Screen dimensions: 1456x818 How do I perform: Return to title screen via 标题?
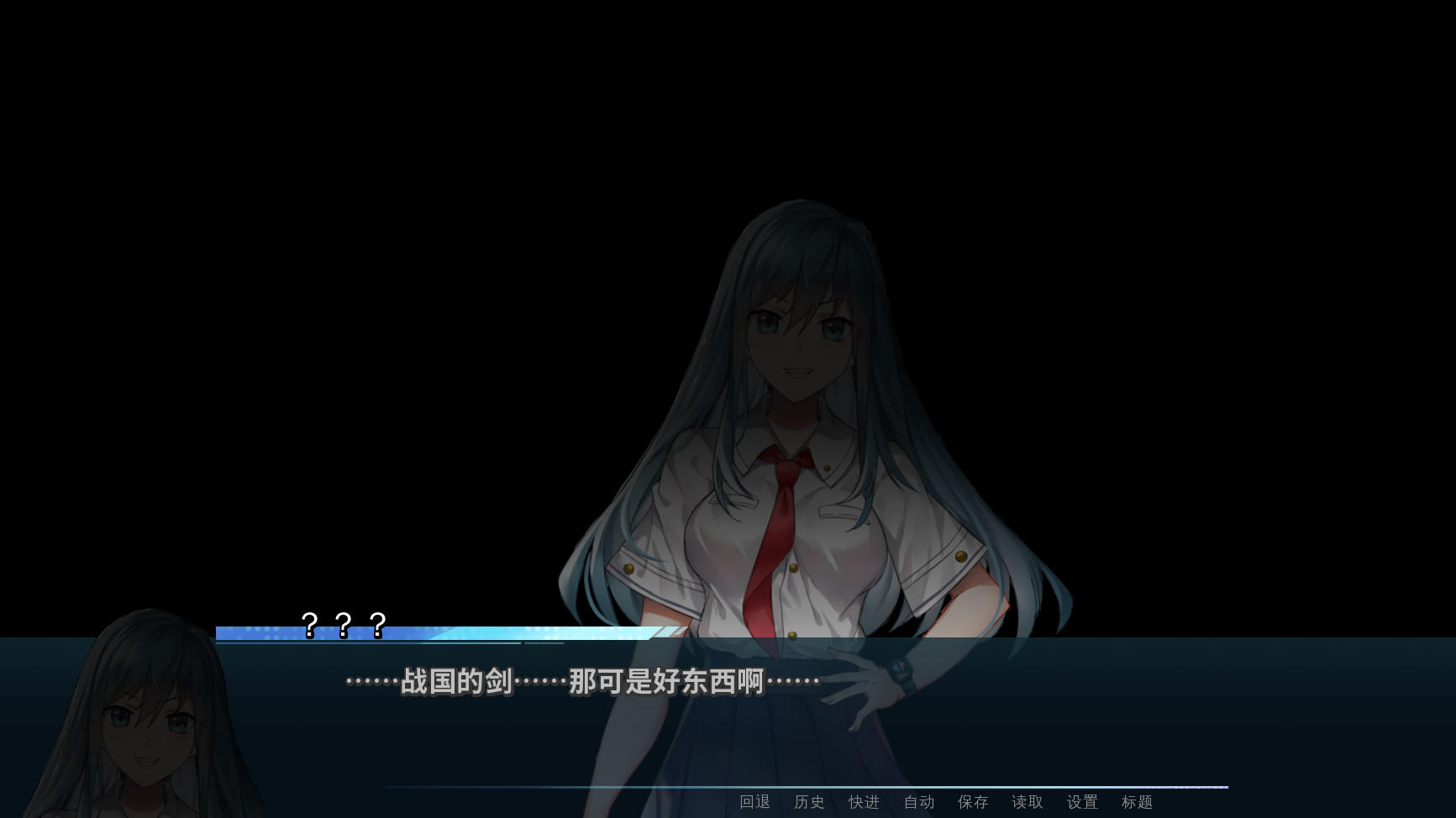(x=1136, y=802)
